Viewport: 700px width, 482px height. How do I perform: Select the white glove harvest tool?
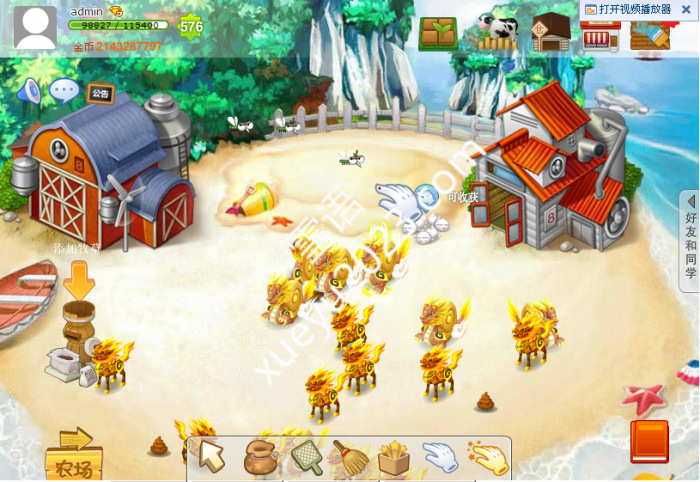[440, 457]
